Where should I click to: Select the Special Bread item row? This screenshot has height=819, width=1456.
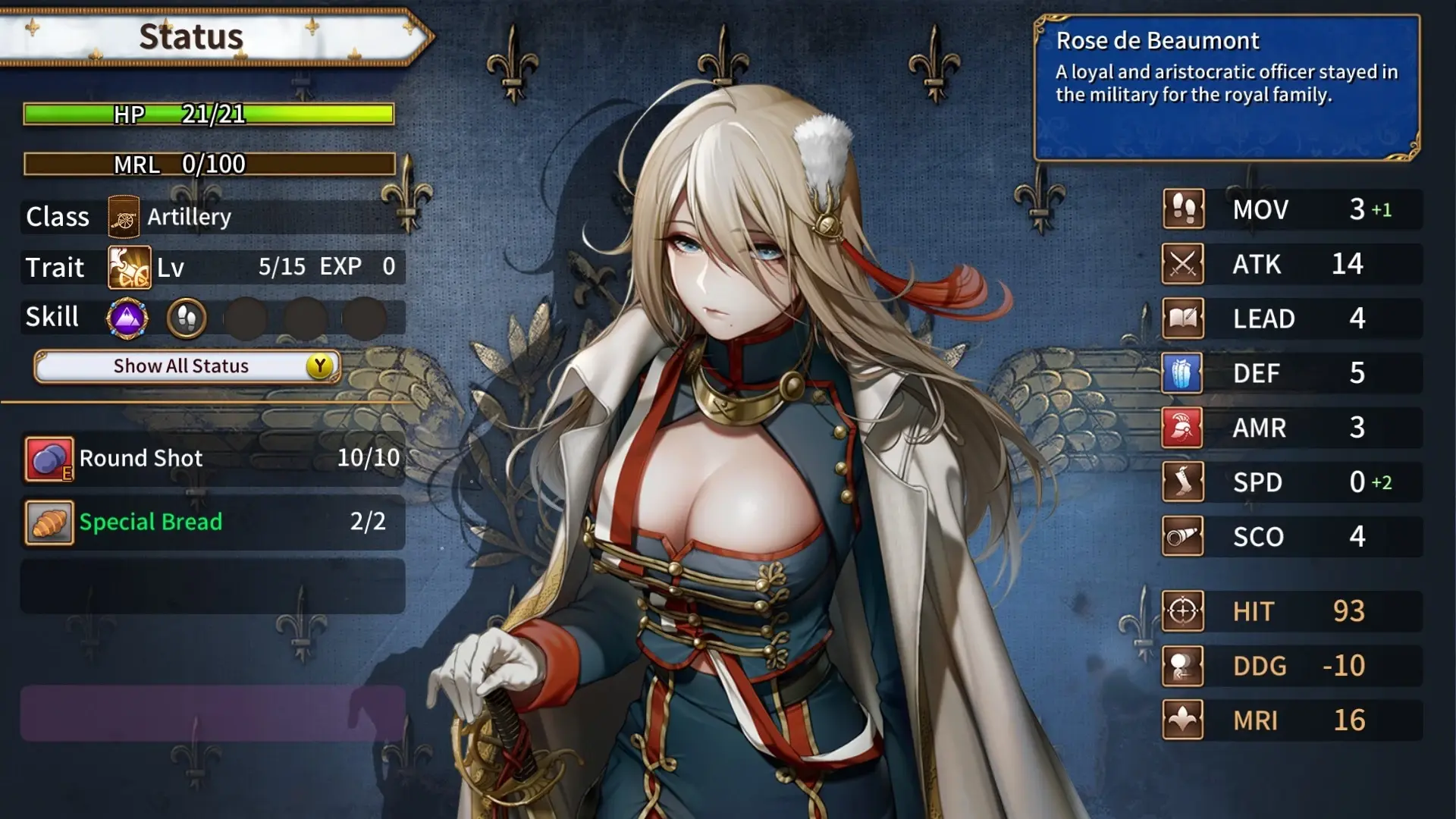coord(212,522)
